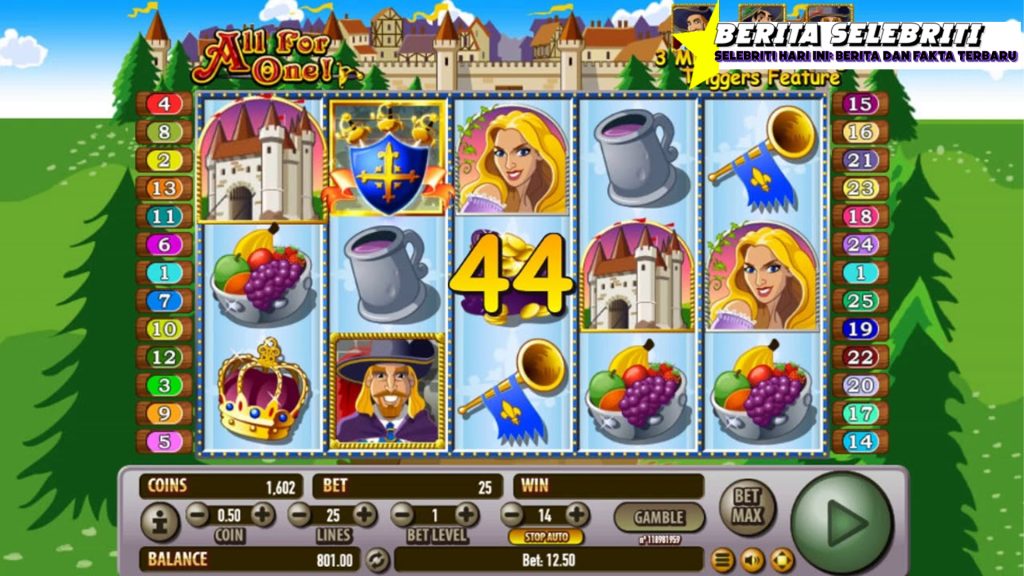The image size is (1024, 576).
Task: Switch to fullscreen with the arrows icon
Action: pyautogui.click(x=781, y=559)
